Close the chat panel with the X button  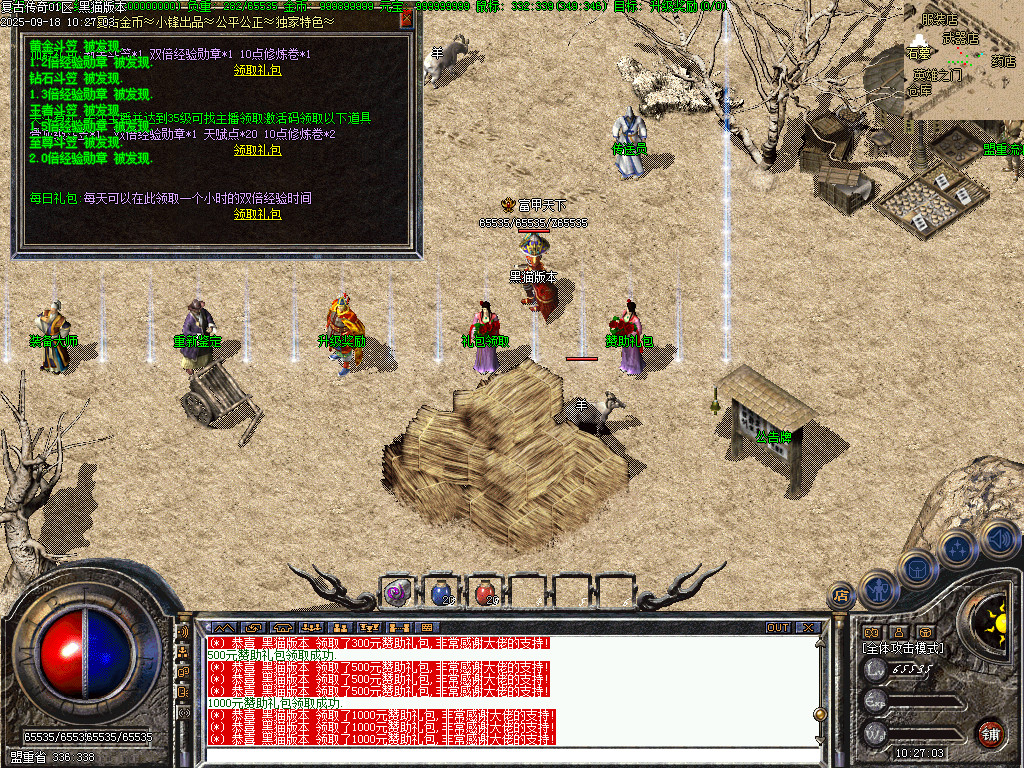click(807, 628)
